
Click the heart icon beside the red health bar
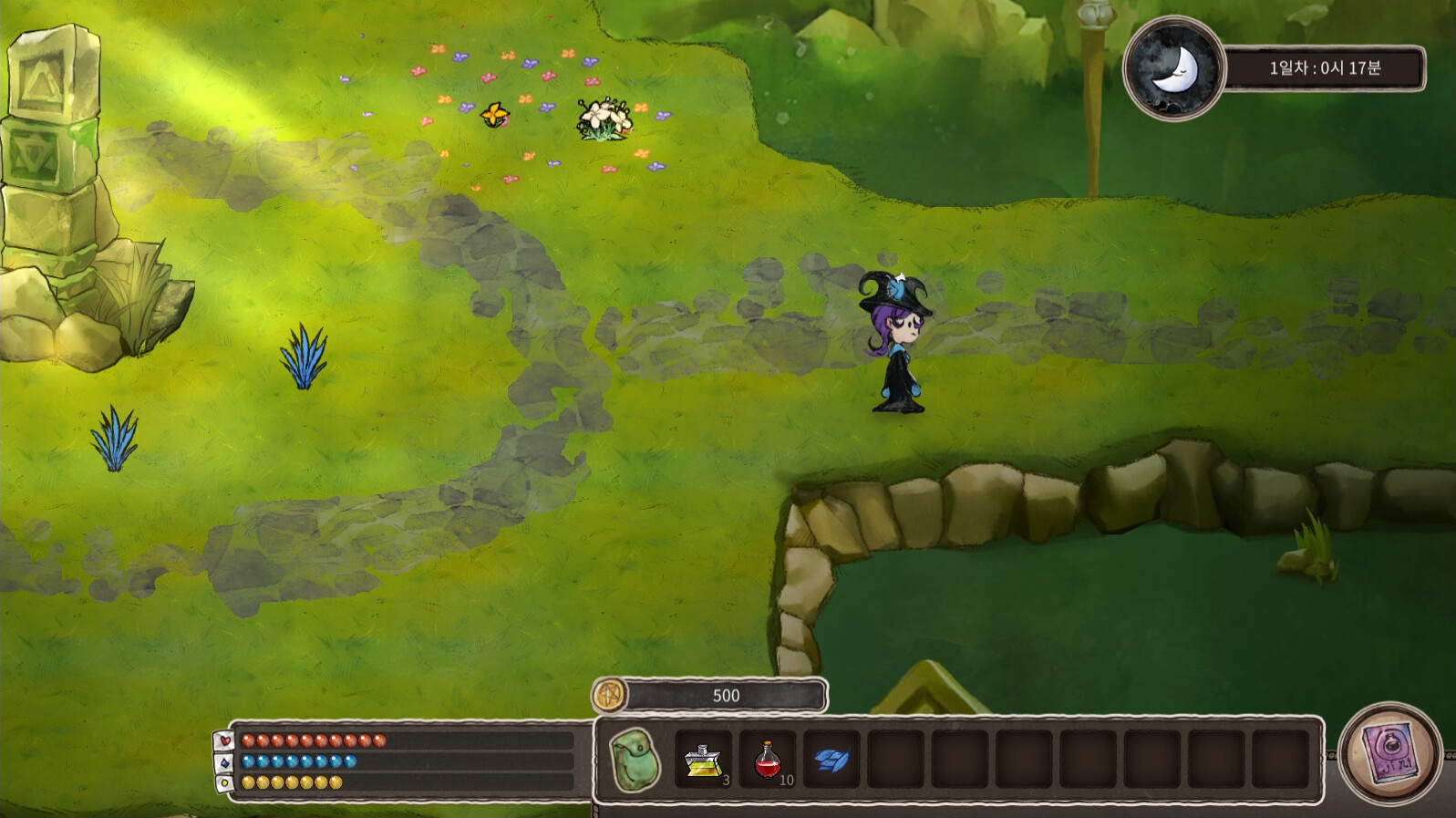pos(224,742)
